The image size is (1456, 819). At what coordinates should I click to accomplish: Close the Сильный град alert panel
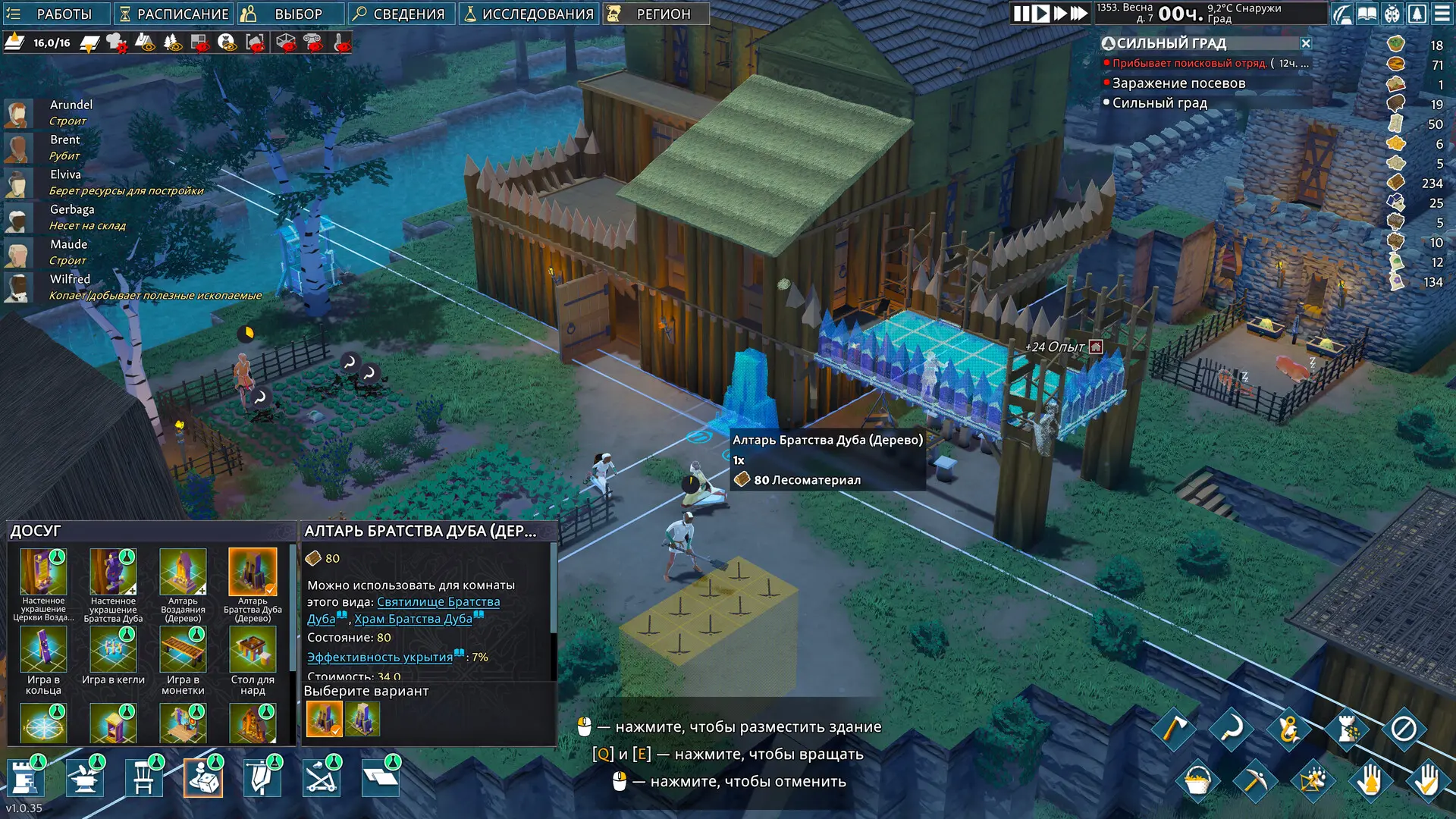(x=1306, y=43)
